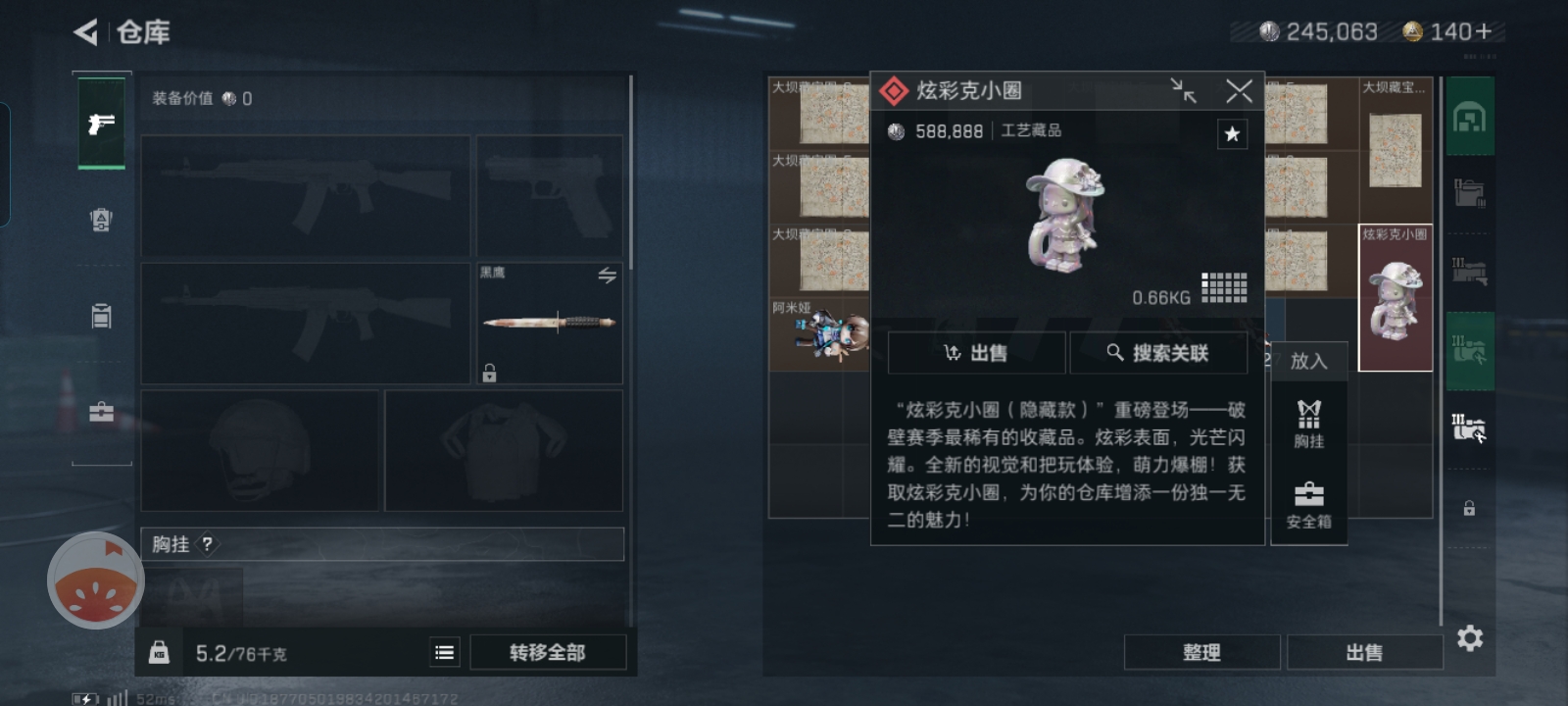Open the 胸挂 help question mark

click(207, 544)
